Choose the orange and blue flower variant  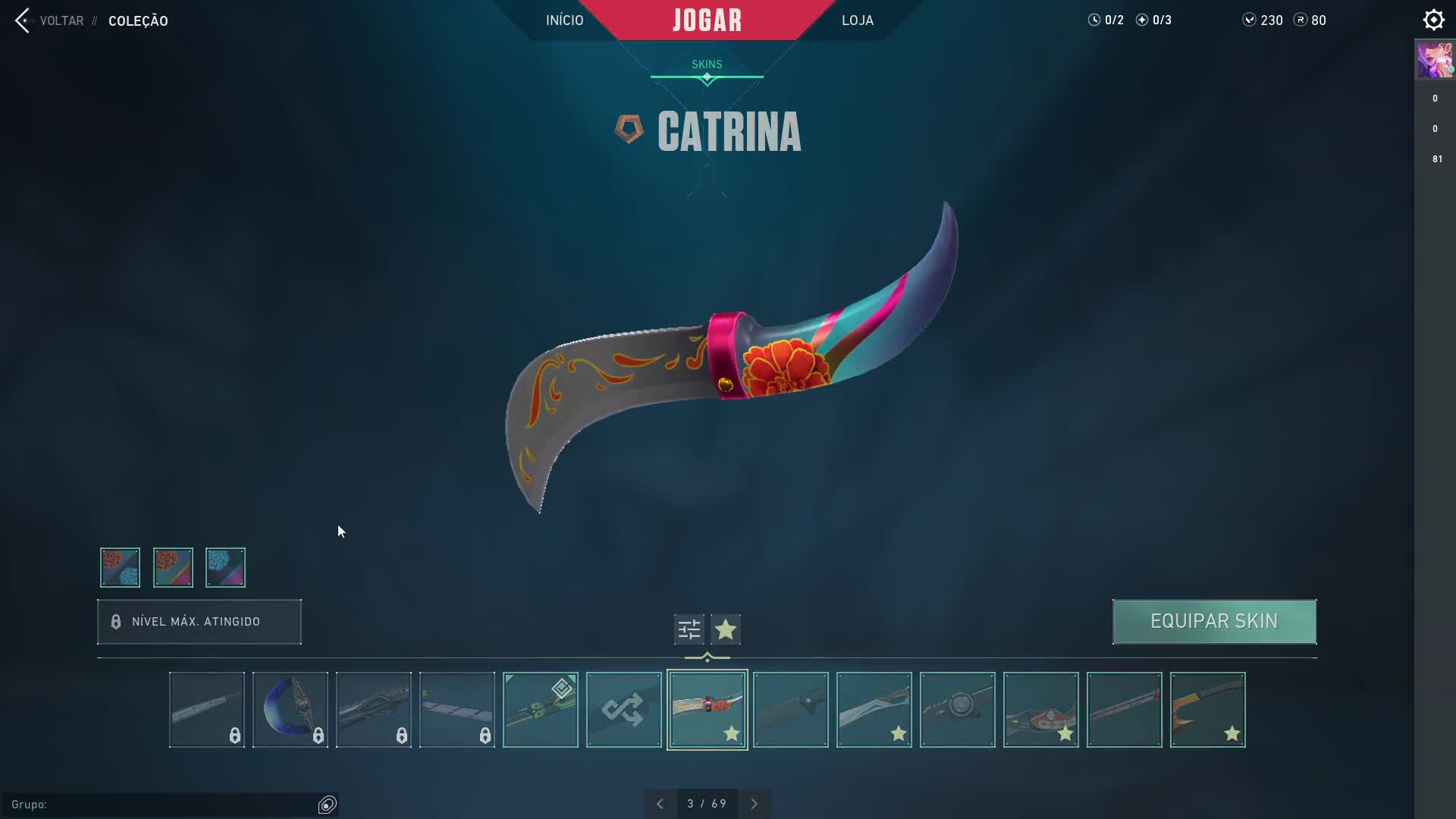click(x=120, y=567)
